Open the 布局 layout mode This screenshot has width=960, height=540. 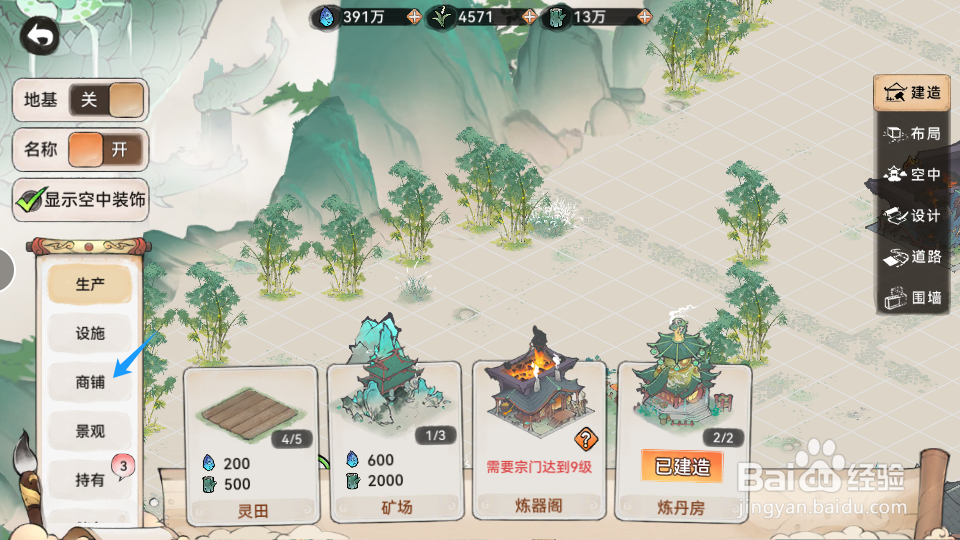tap(912, 134)
